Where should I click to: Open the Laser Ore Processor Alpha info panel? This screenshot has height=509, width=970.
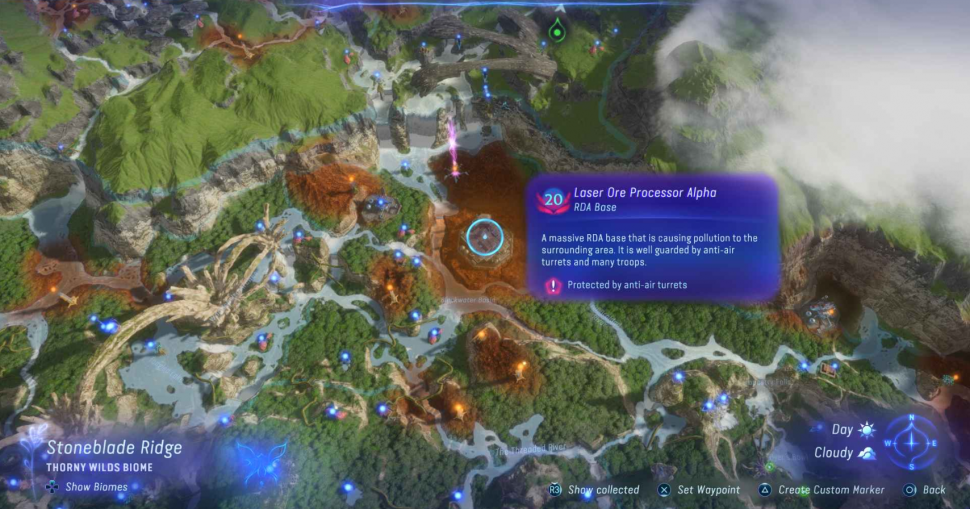tap(653, 238)
